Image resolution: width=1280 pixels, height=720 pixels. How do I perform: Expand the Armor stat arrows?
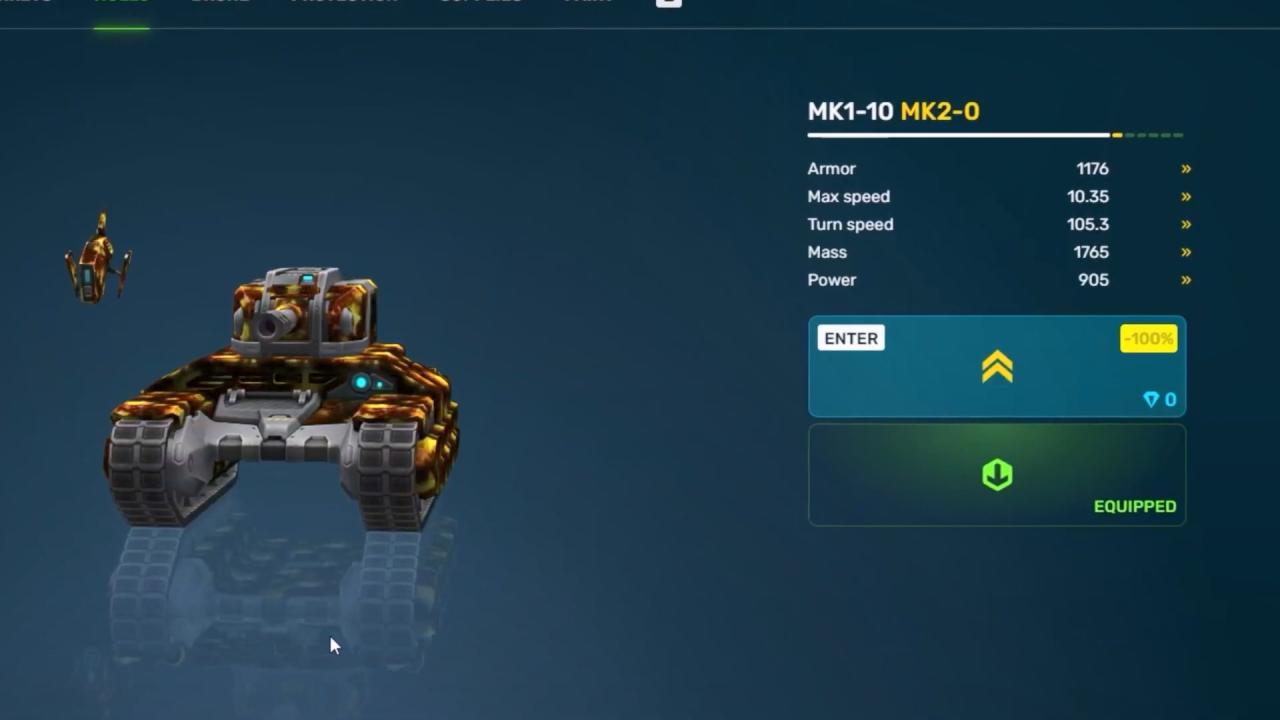(x=1186, y=169)
